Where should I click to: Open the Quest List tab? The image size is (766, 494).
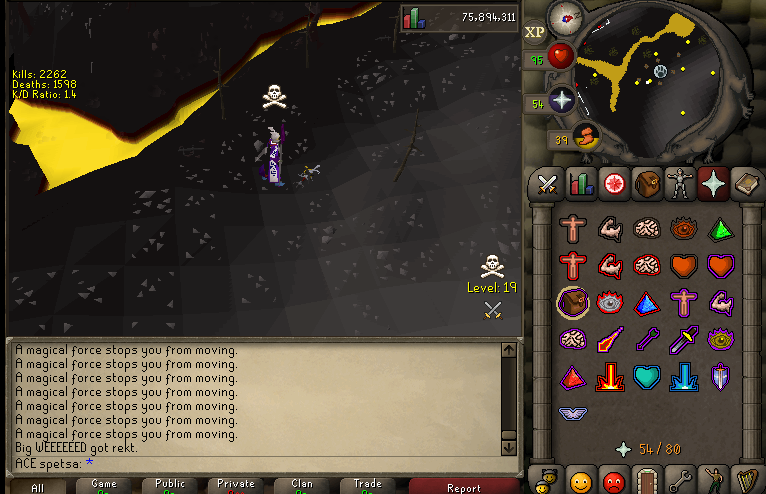point(615,184)
